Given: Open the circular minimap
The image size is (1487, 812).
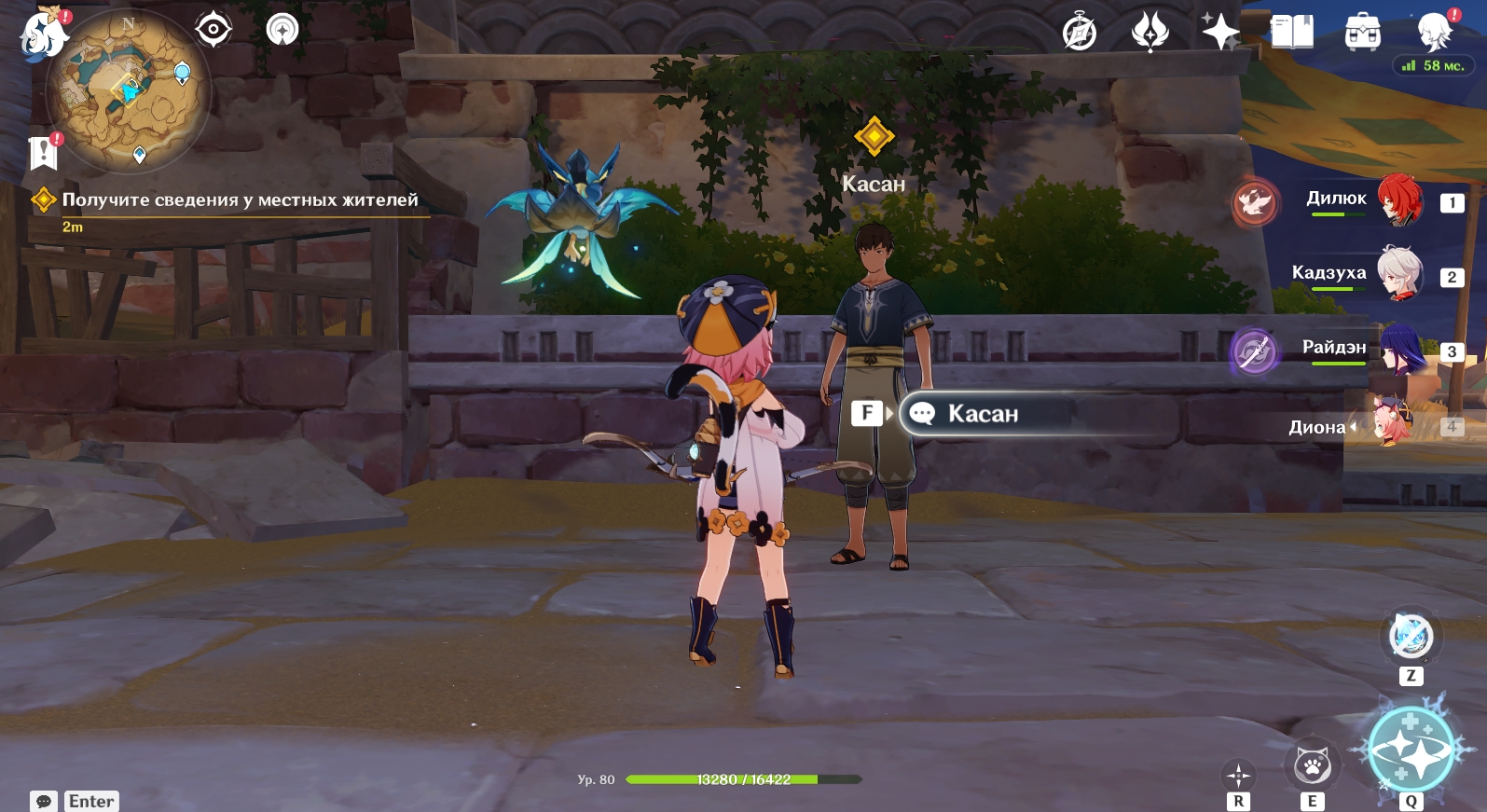Looking at the screenshot, I should coord(130,90).
